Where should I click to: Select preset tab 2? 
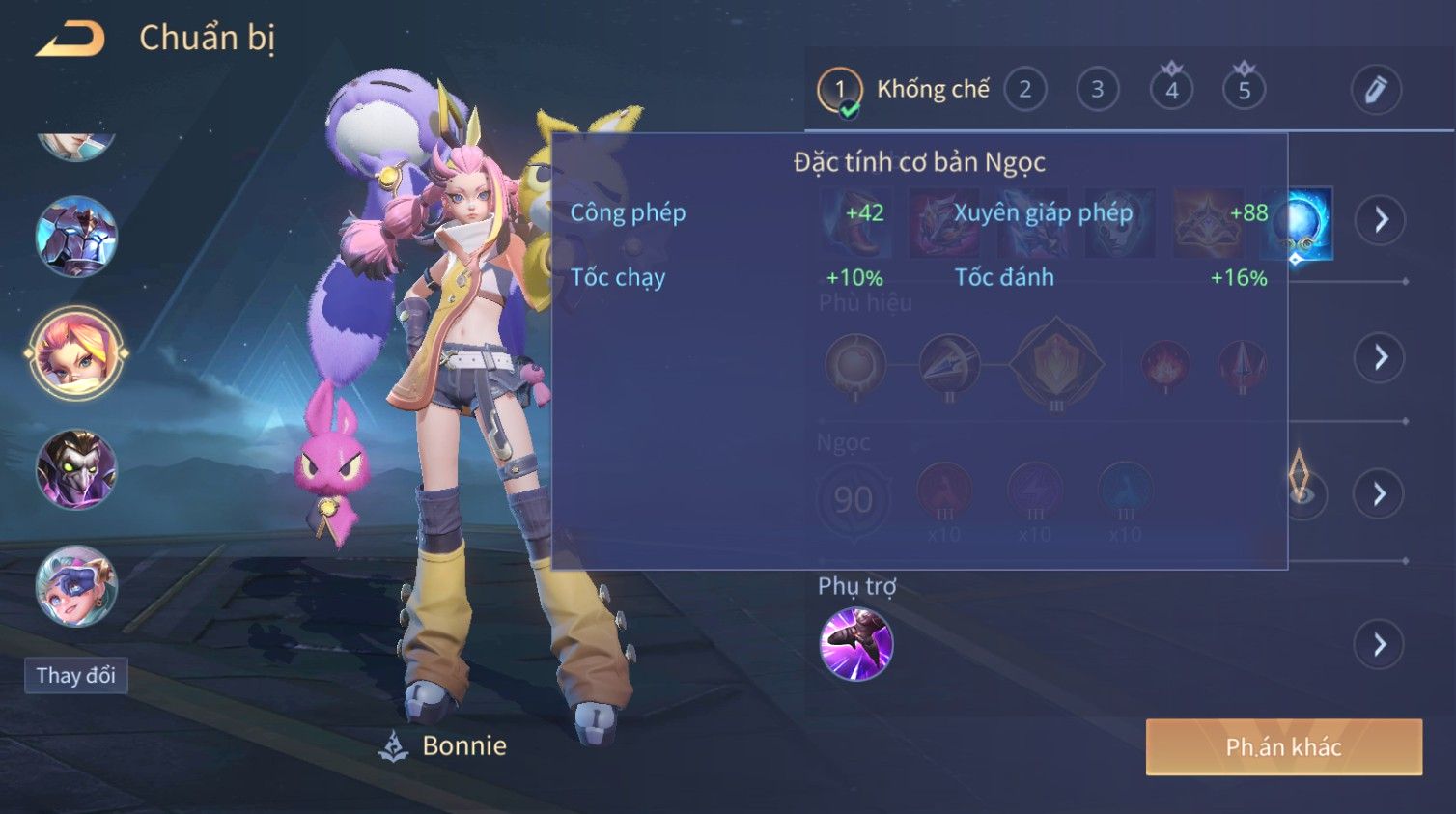click(x=1024, y=90)
